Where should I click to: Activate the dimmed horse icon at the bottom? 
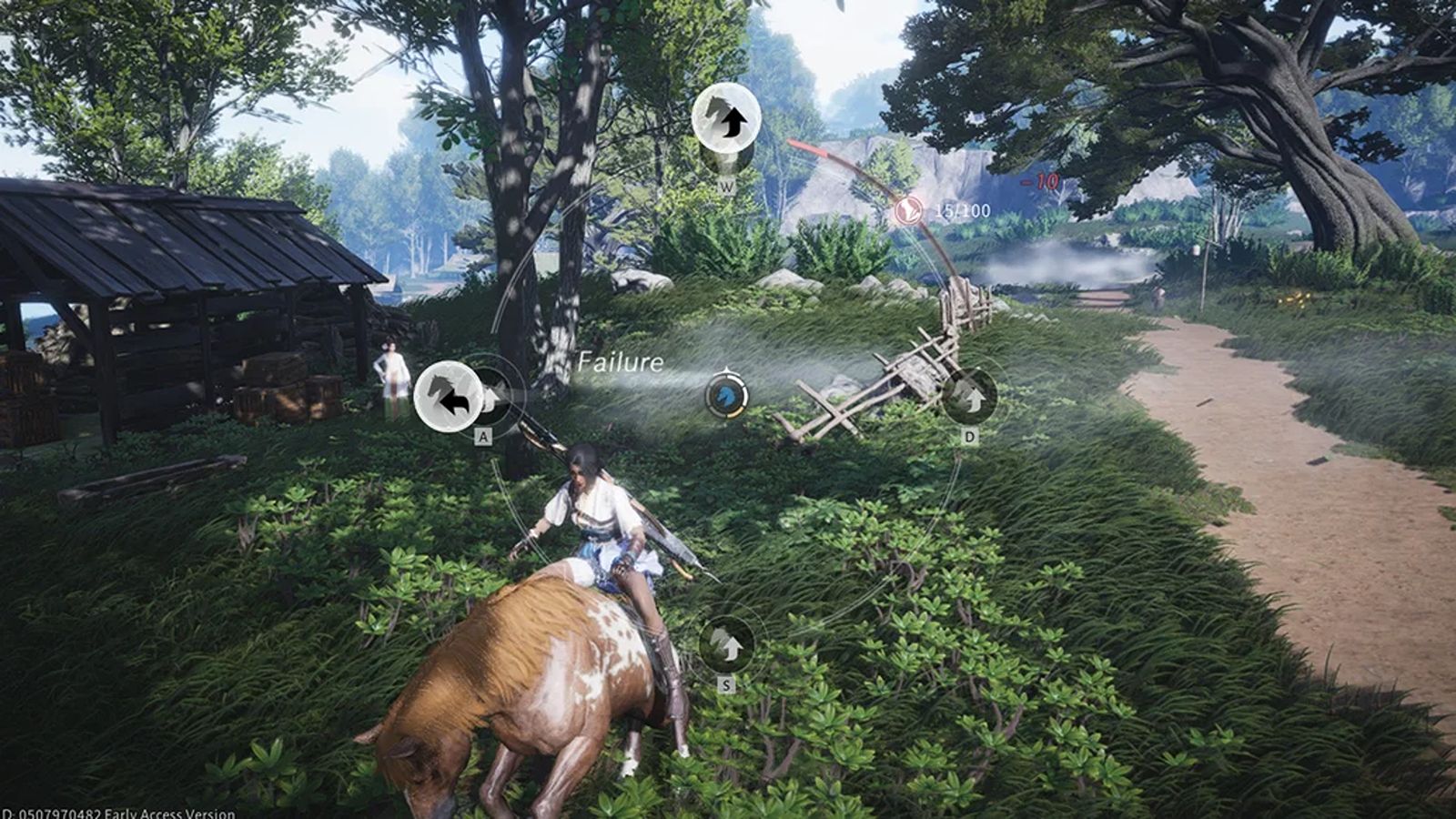[x=726, y=644]
